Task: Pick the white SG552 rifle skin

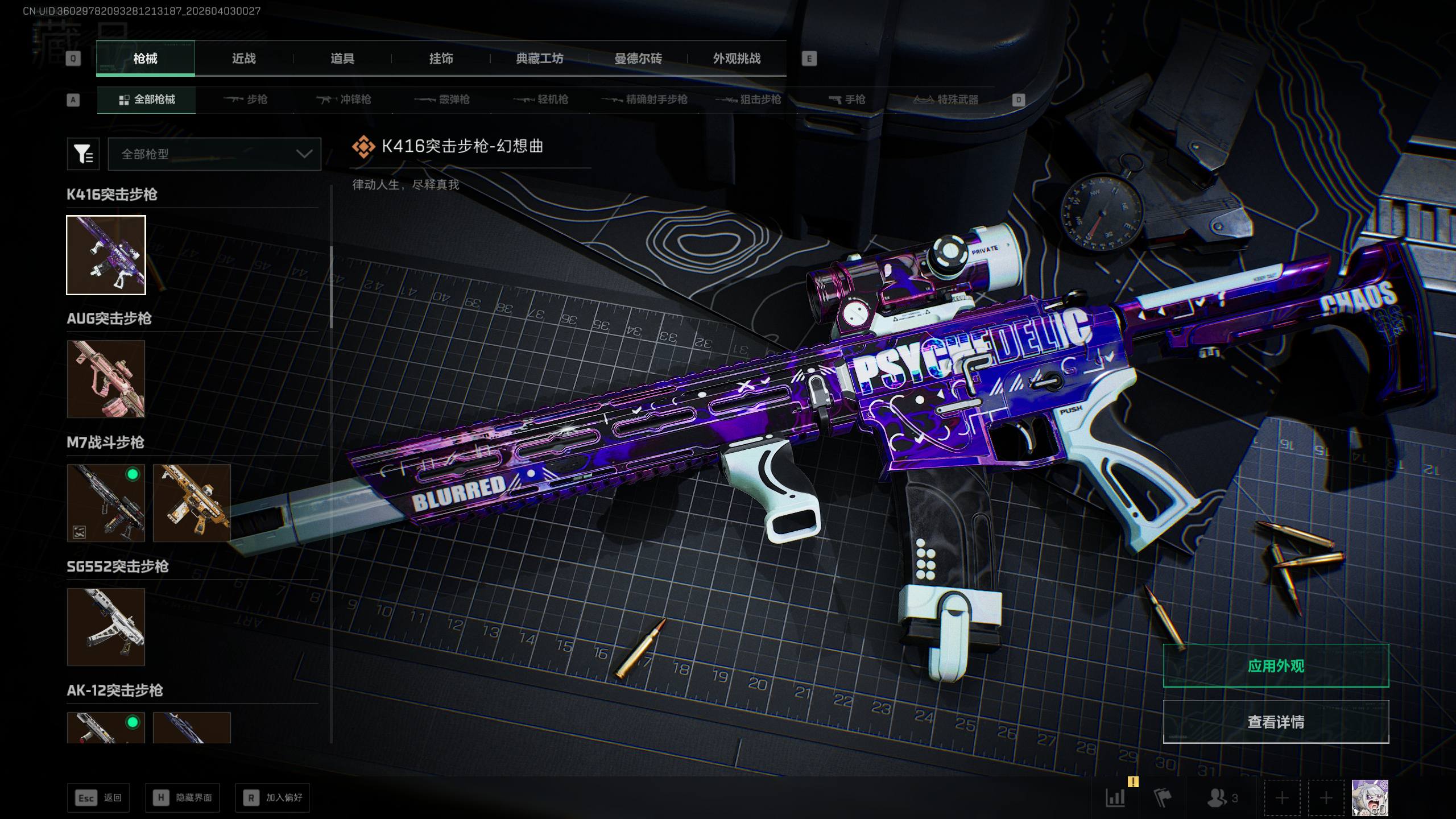Action: coord(106,627)
